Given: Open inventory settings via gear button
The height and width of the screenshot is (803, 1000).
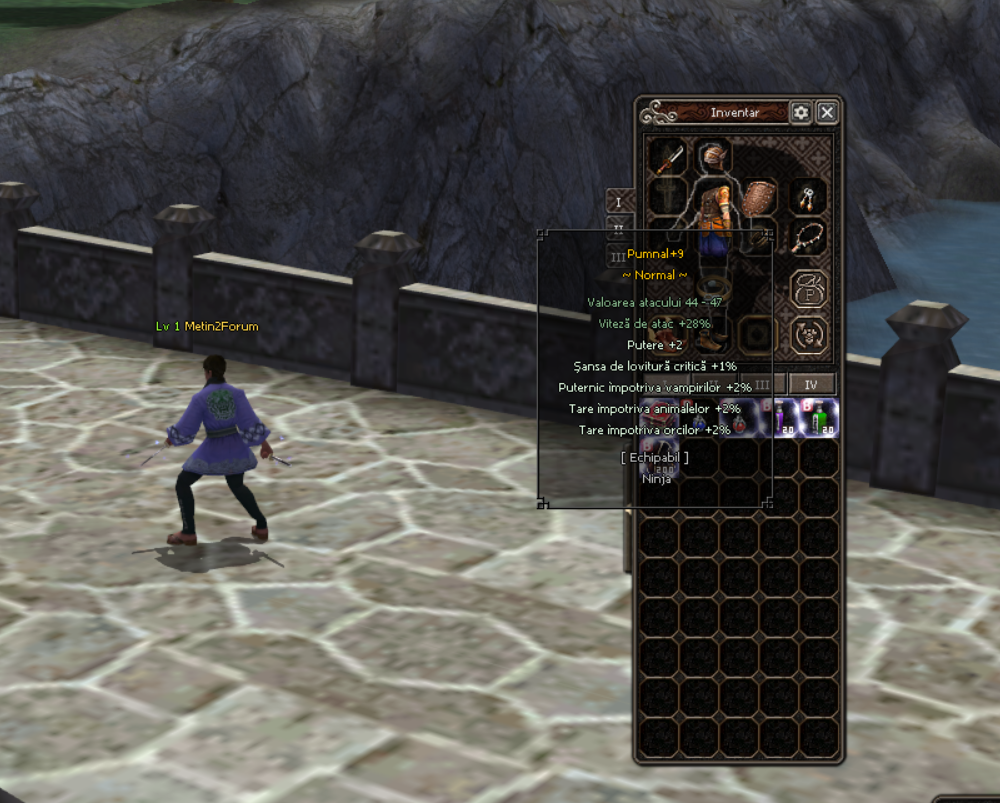Looking at the screenshot, I should [800, 113].
